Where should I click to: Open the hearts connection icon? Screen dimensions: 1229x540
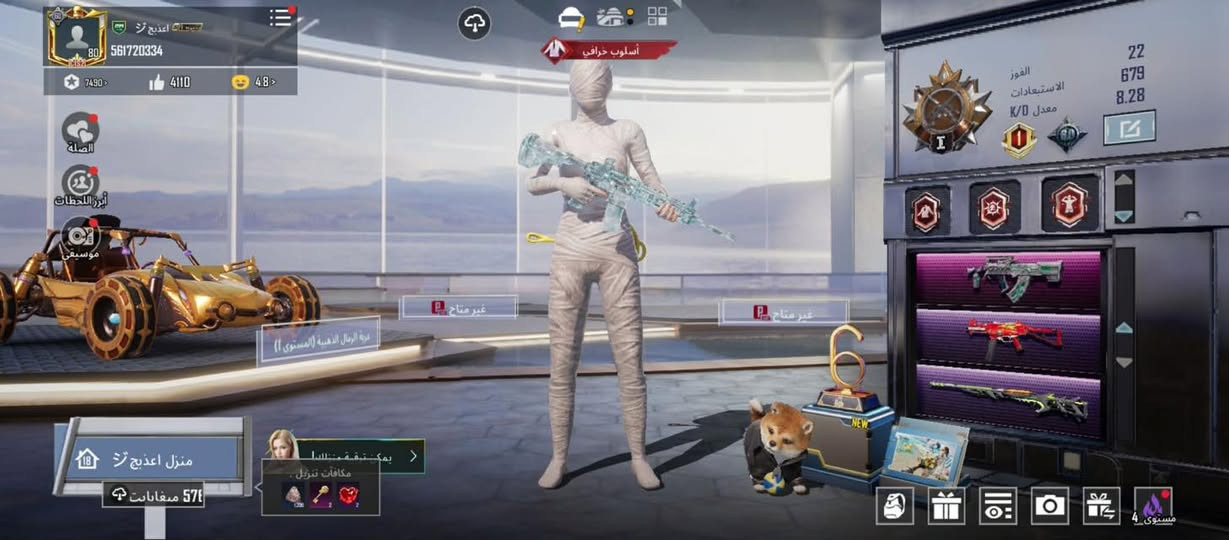point(80,131)
